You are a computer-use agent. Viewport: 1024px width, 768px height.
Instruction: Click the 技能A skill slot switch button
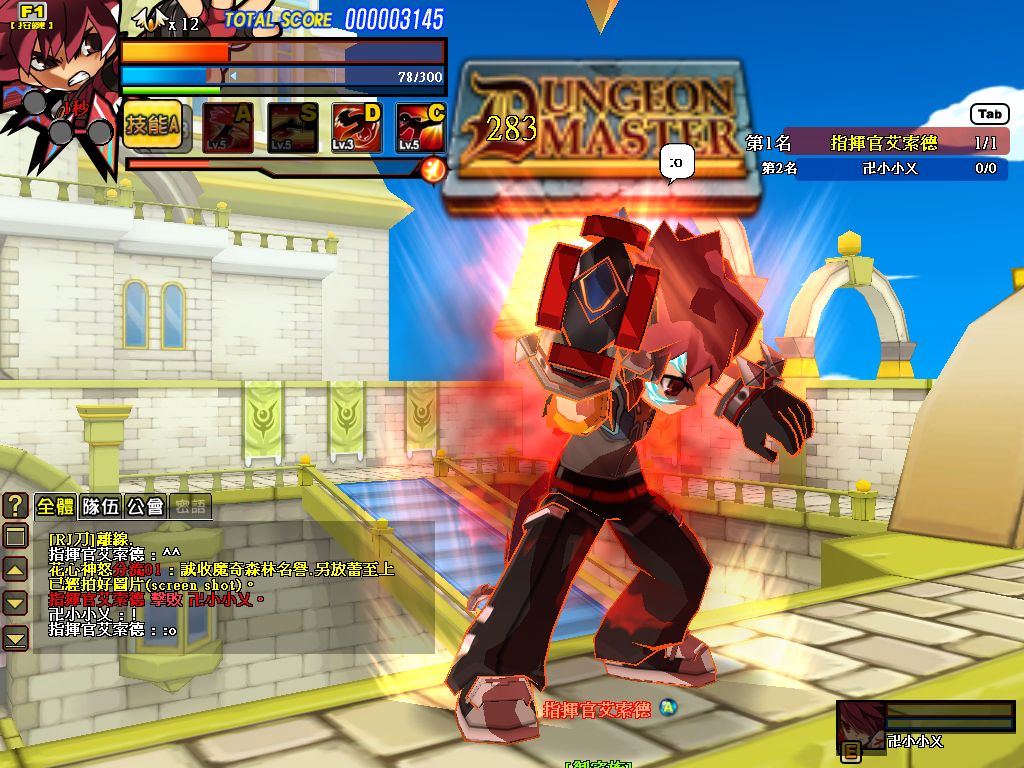(x=152, y=126)
